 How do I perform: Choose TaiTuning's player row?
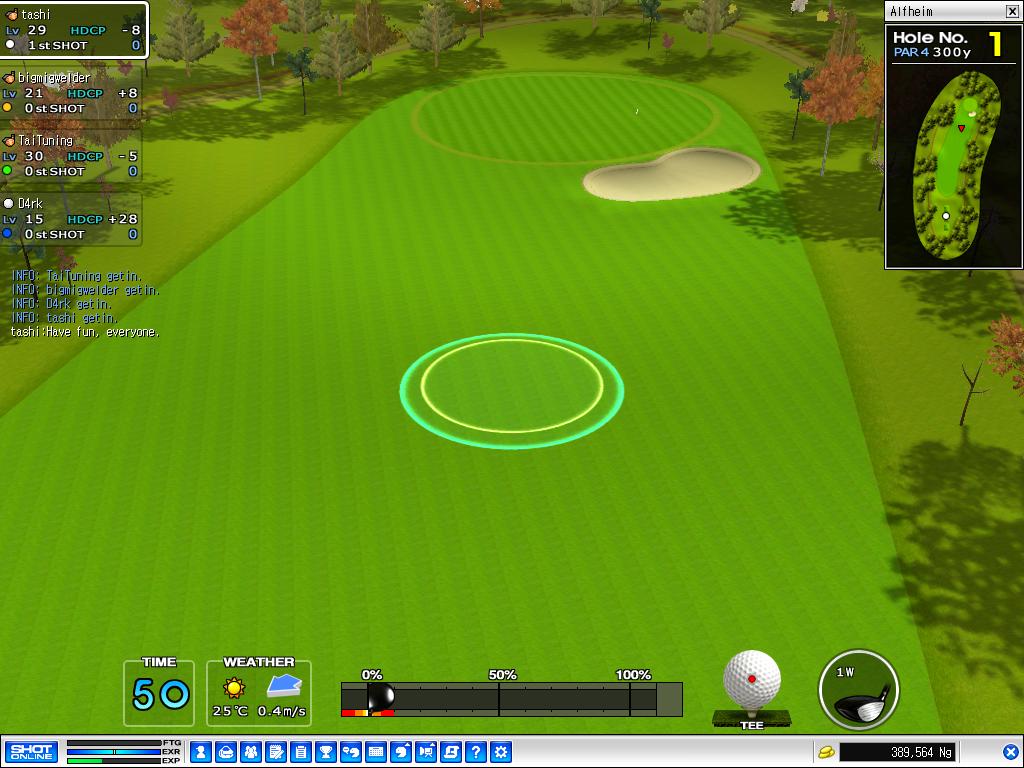coord(70,156)
